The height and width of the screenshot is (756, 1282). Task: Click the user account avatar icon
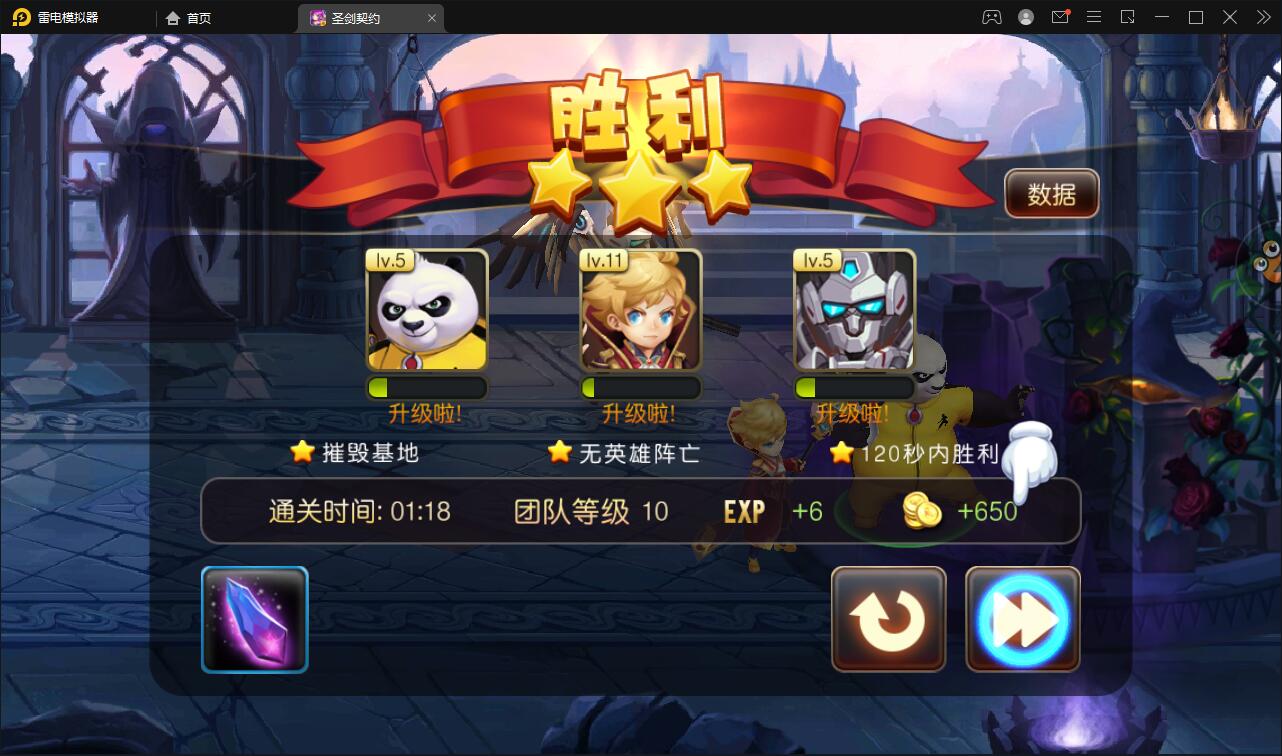pyautogui.click(x=1024, y=17)
